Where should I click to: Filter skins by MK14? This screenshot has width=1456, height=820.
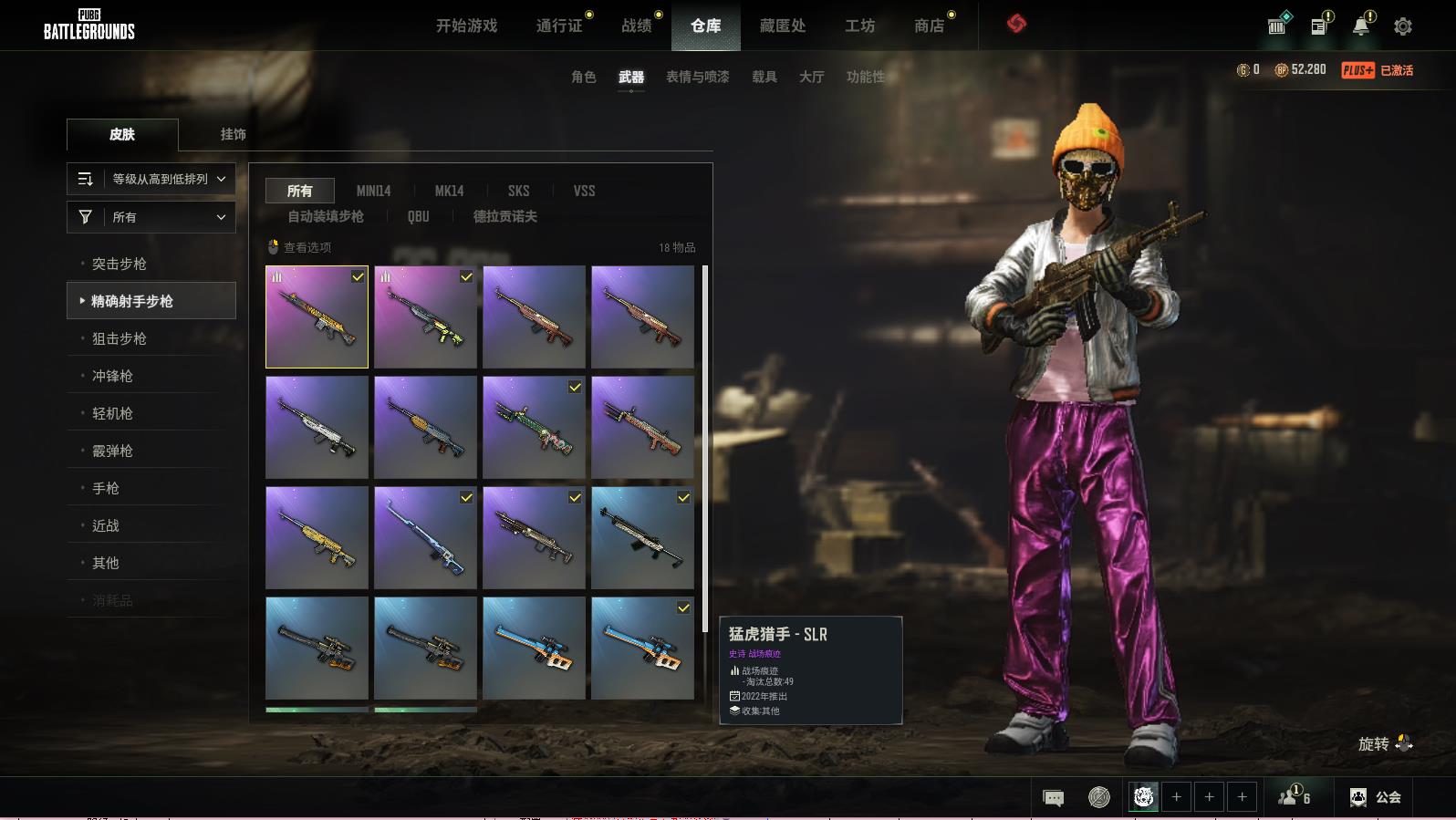pos(449,191)
